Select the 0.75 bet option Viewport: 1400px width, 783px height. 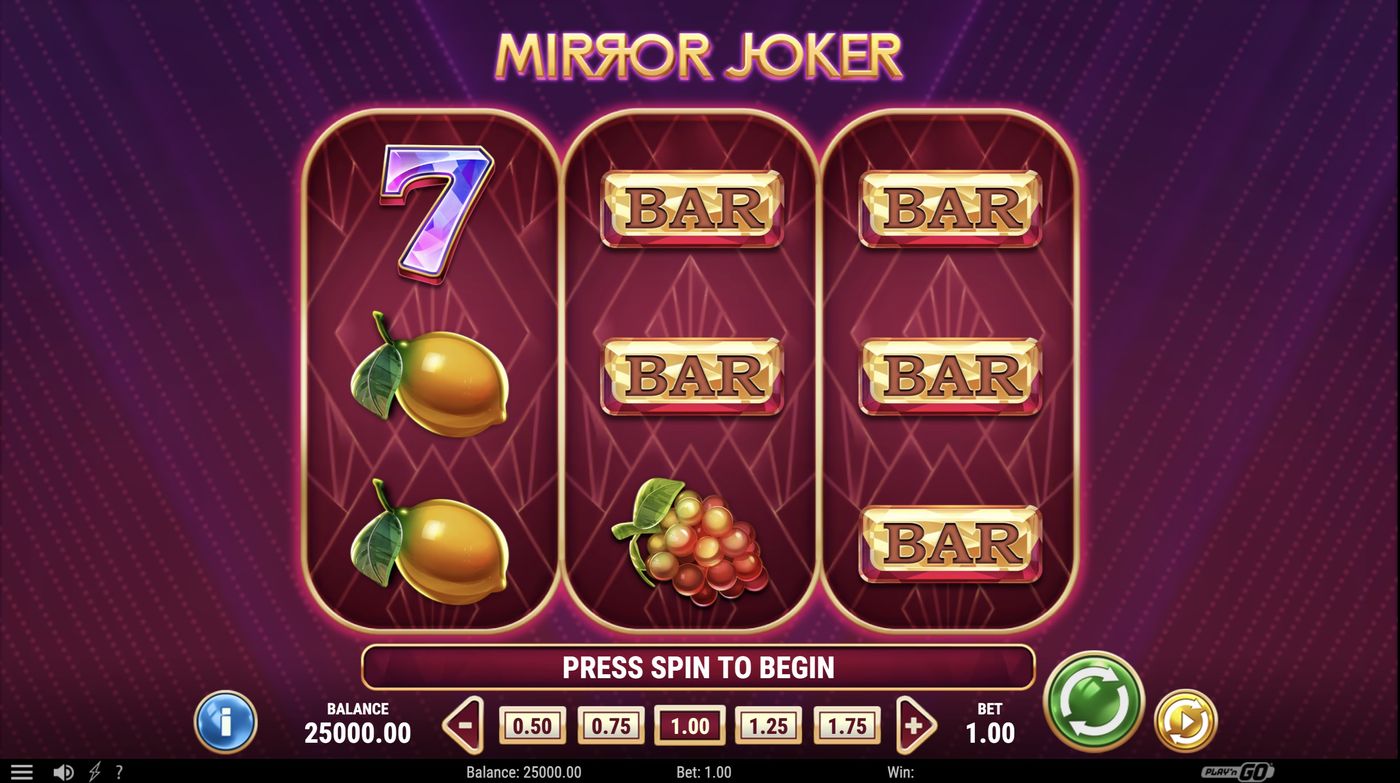(x=610, y=726)
